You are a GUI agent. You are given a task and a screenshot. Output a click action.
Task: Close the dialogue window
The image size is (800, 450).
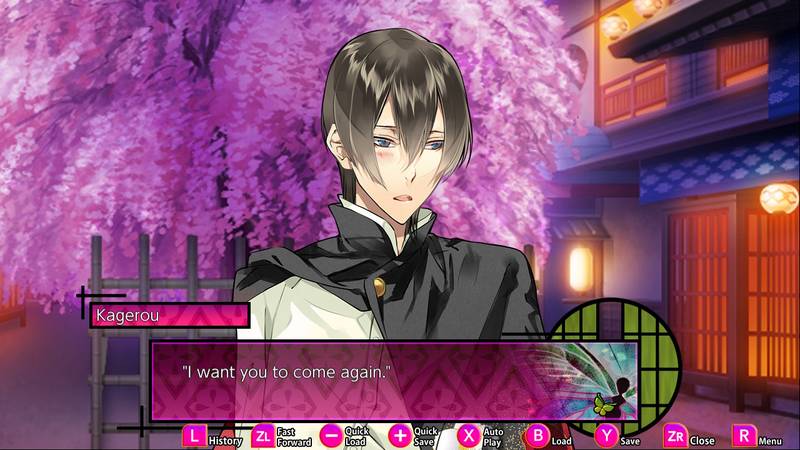click(675, 436)
